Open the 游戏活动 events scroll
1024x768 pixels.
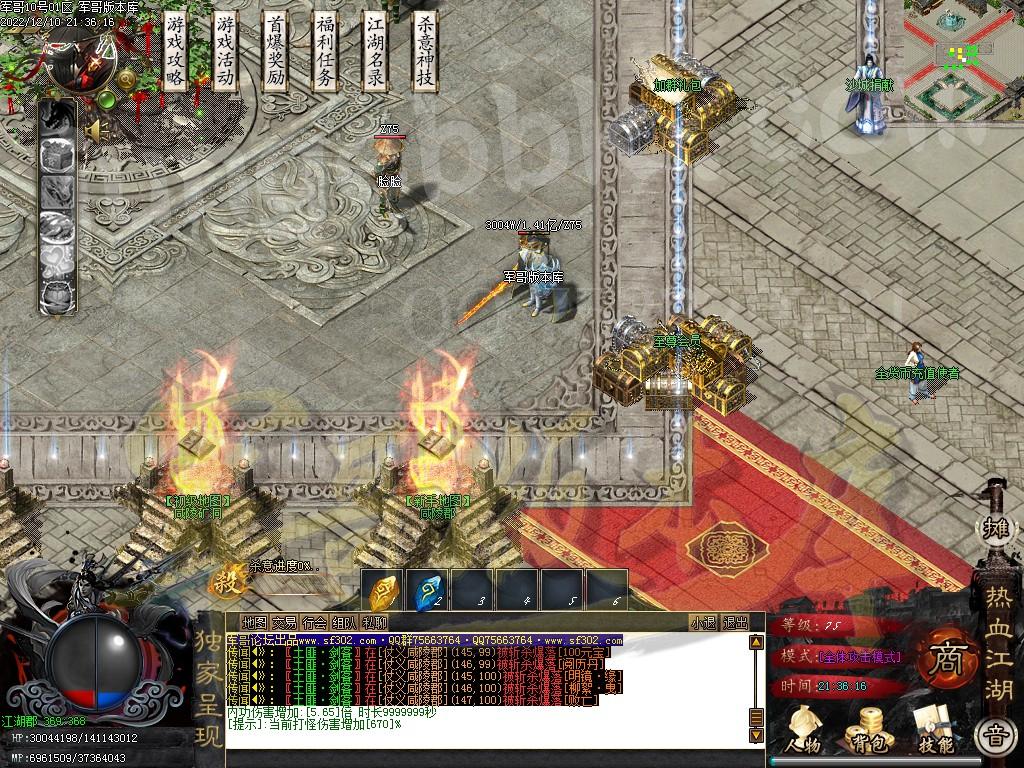226,52
